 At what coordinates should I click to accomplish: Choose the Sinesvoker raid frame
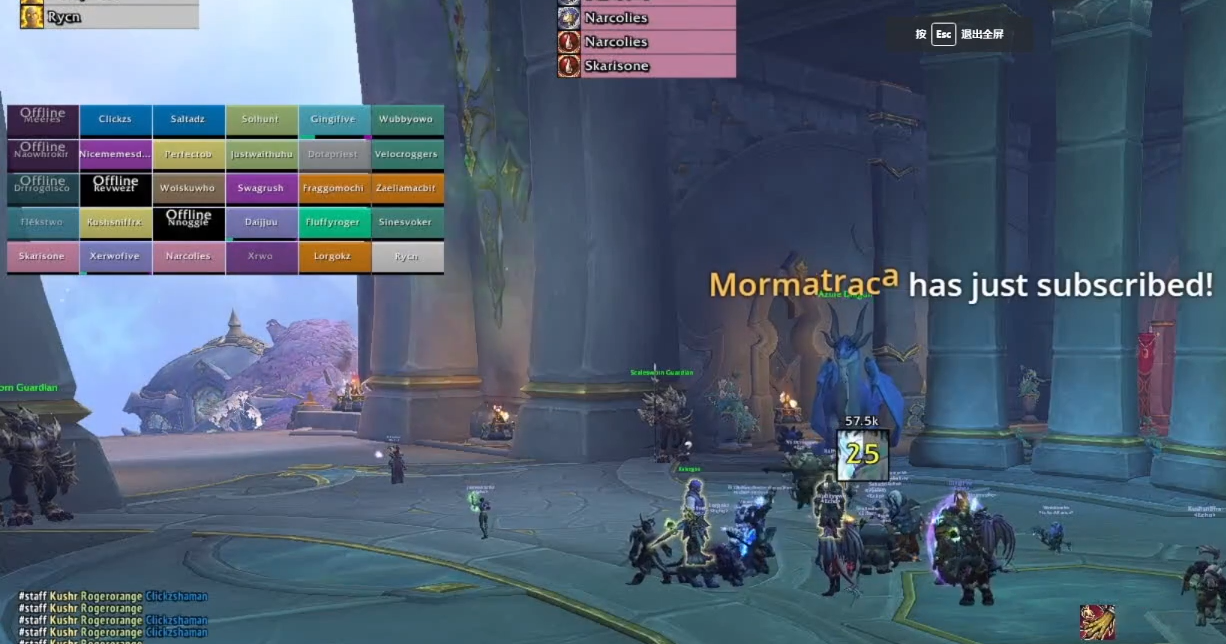[407, 222]
